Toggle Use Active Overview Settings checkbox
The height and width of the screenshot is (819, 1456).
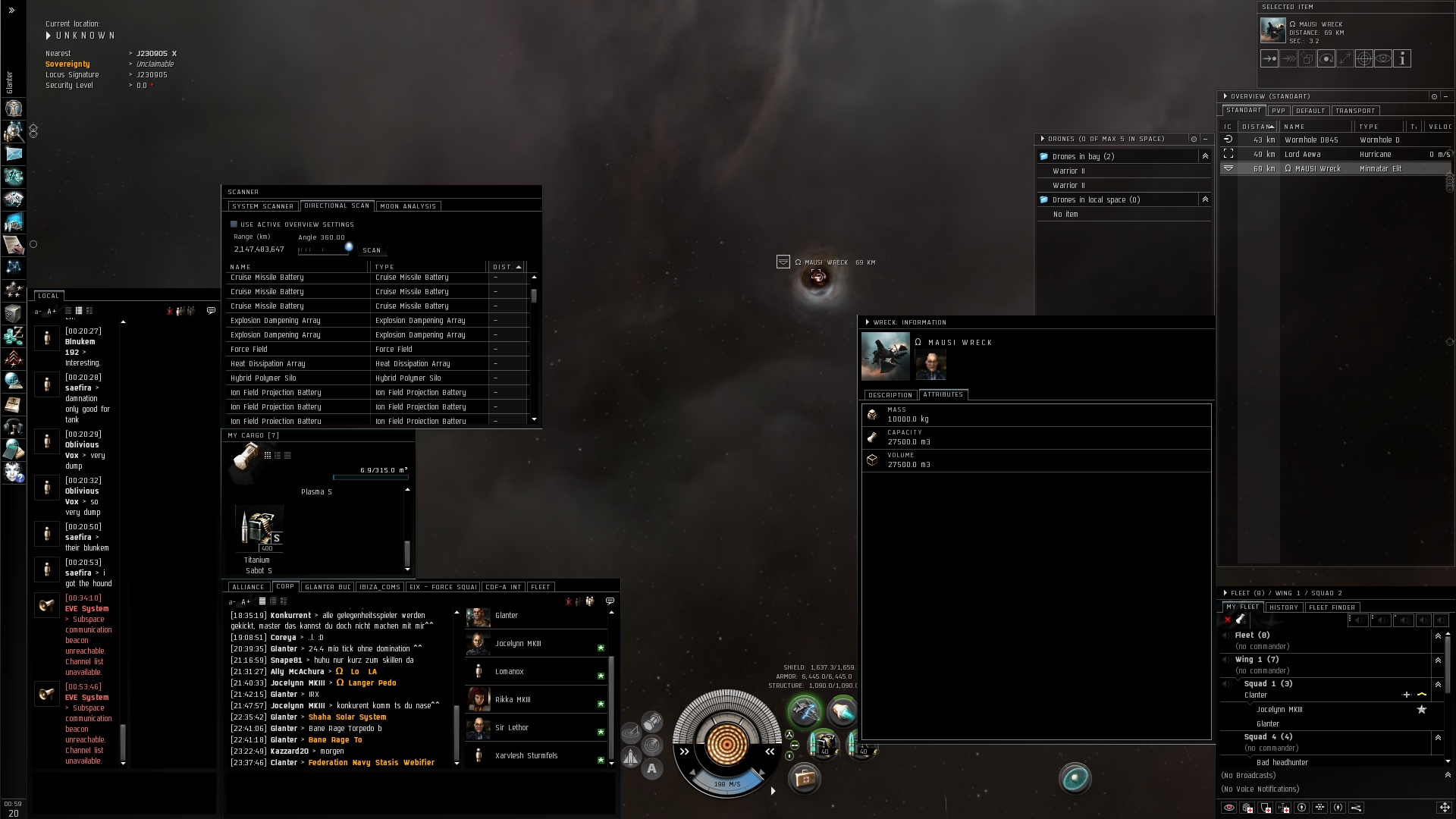(234, 224)
